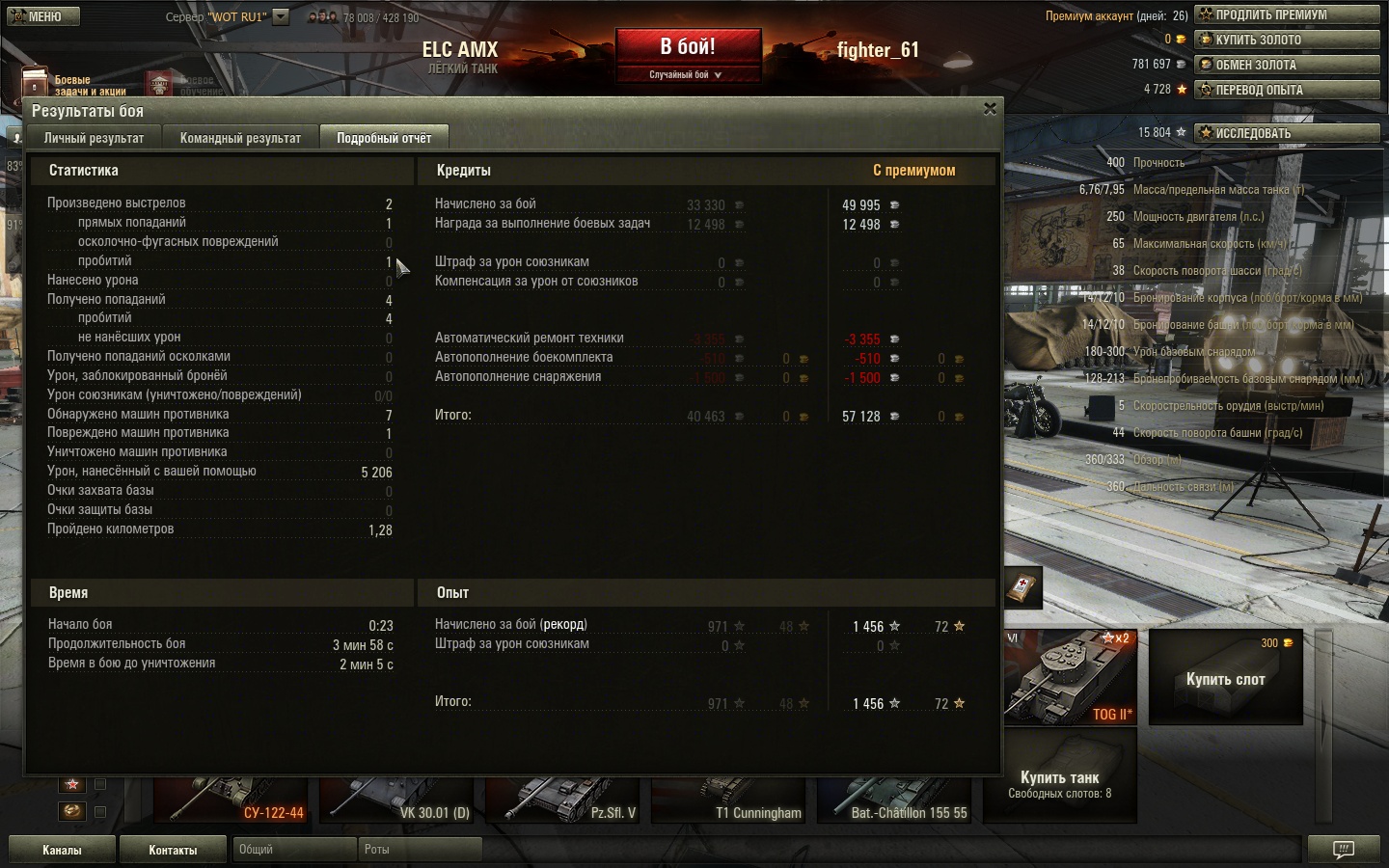Open the Случайный бой mode dropdown
Image resolution: width=1389 pixels, height=868 pixels.
687,74
